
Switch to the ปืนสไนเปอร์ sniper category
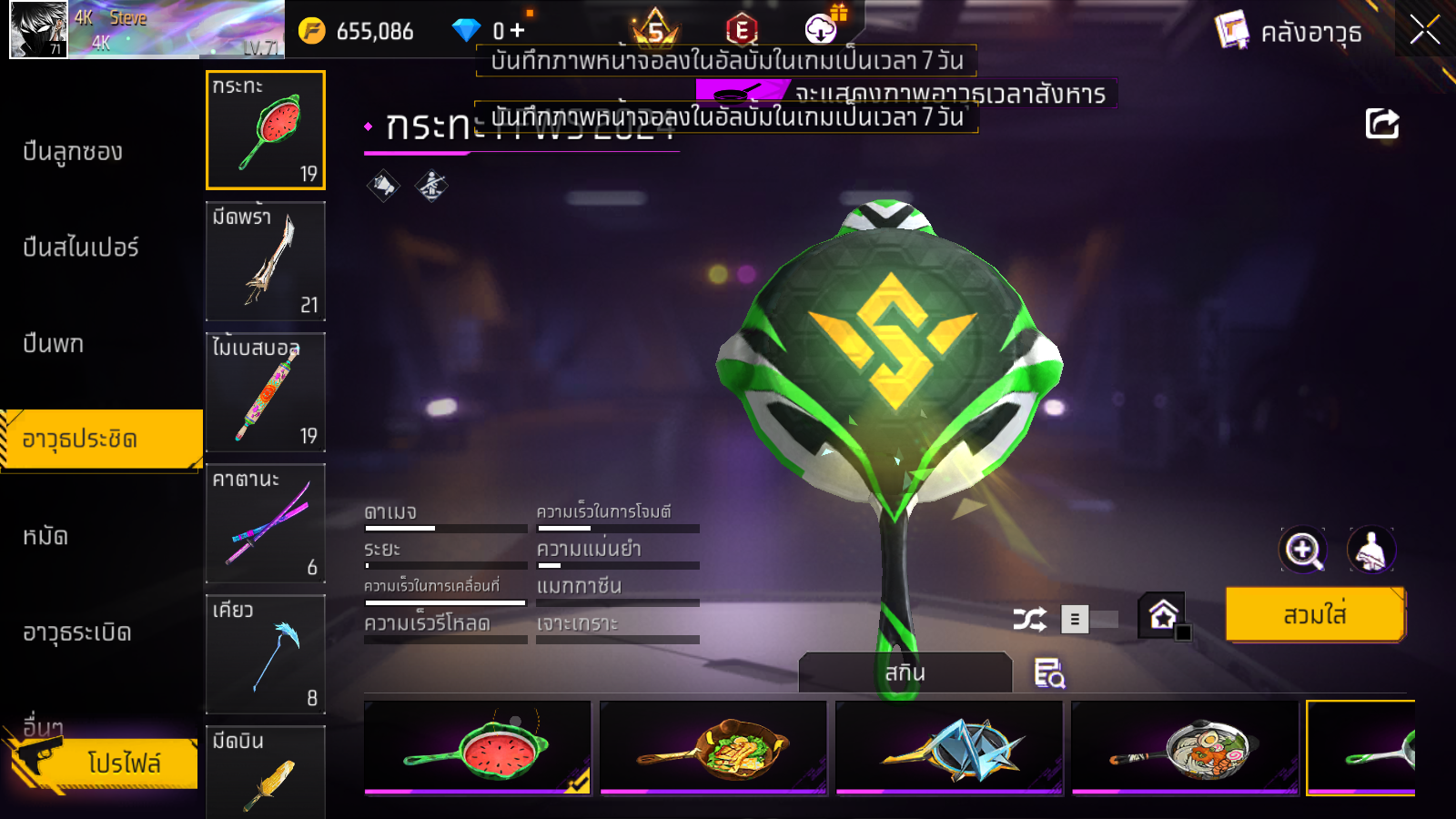(81, 248)
